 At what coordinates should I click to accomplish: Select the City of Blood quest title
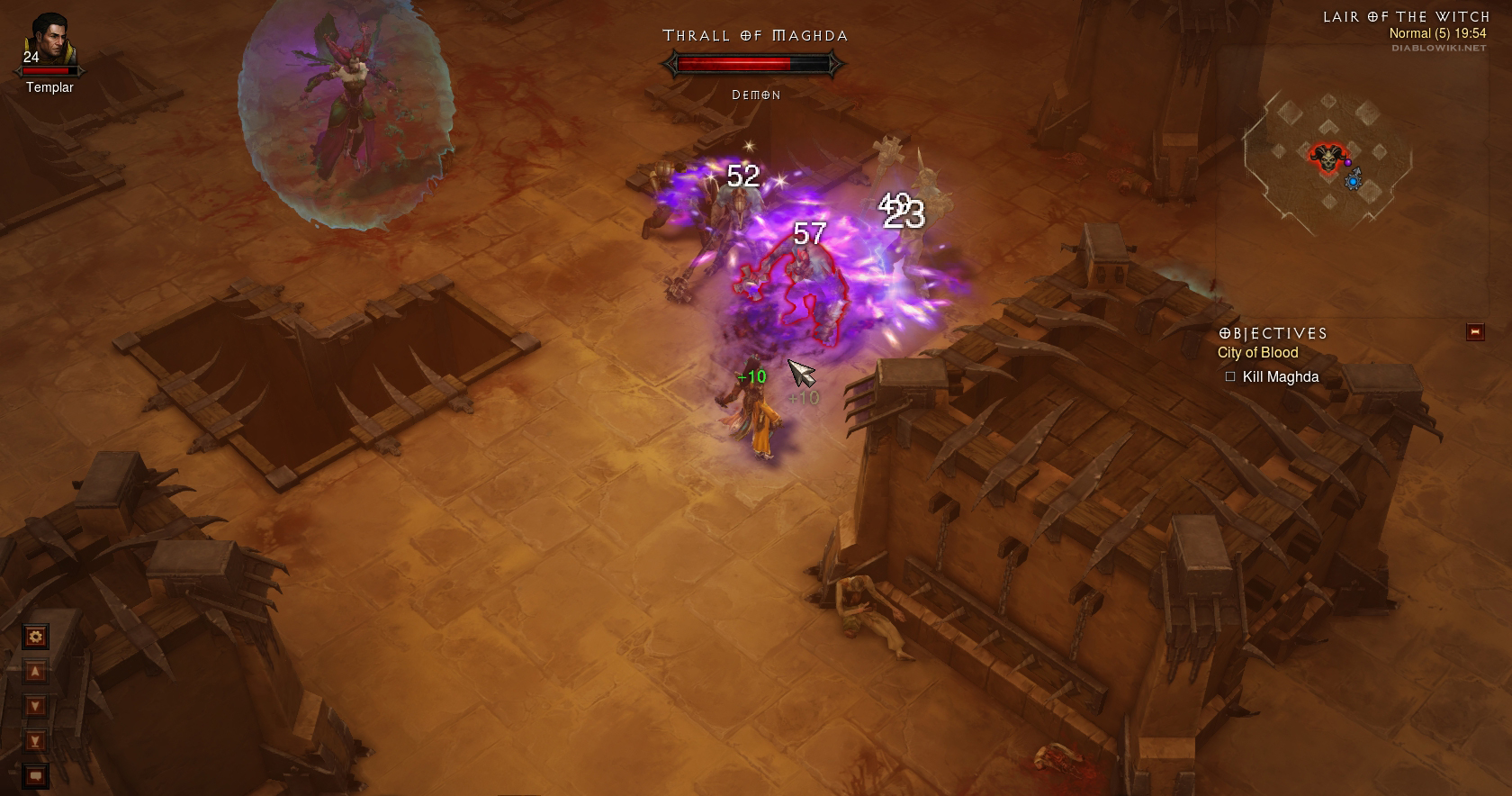pyautogui.click(x=1257, y=353)
